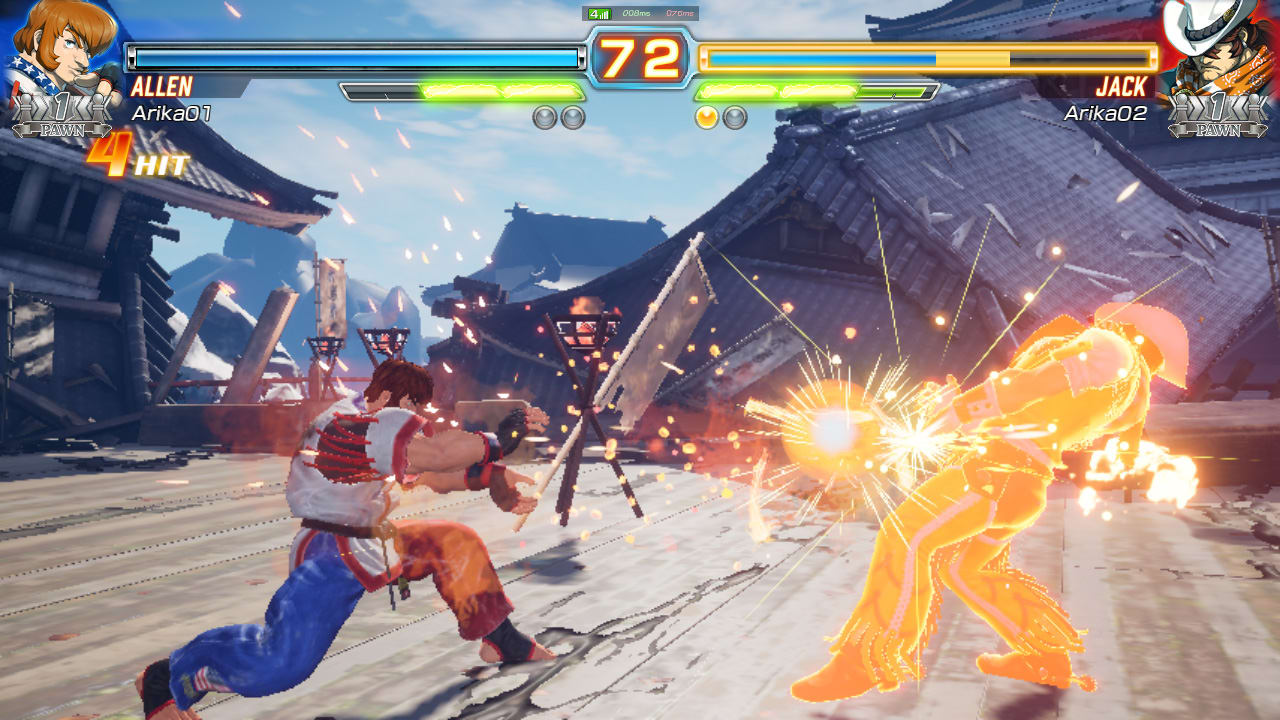
Task: Select the ALLEN name label
Action: pyautogui.click(x=161, y=88)
